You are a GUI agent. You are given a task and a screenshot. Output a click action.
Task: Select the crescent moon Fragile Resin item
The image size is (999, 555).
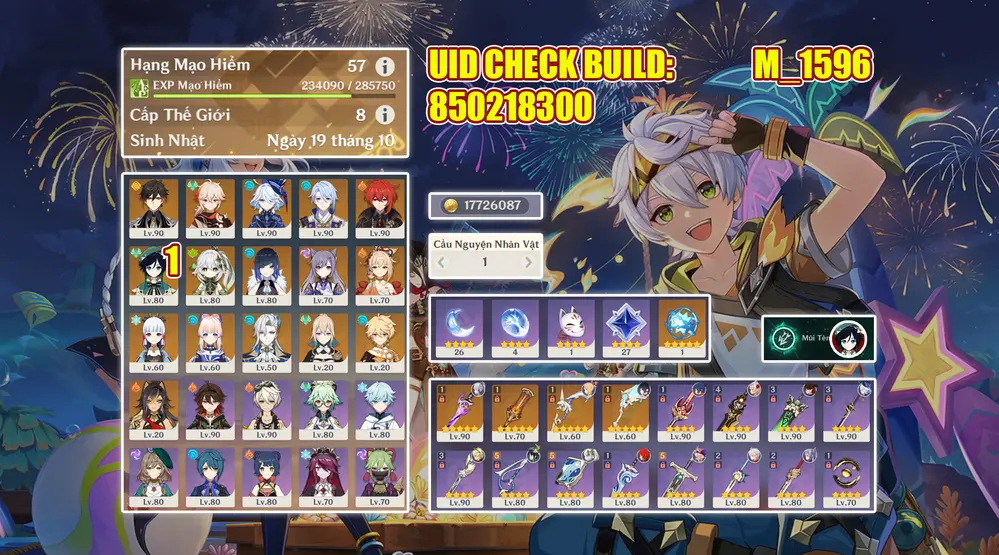click(460, 327)
